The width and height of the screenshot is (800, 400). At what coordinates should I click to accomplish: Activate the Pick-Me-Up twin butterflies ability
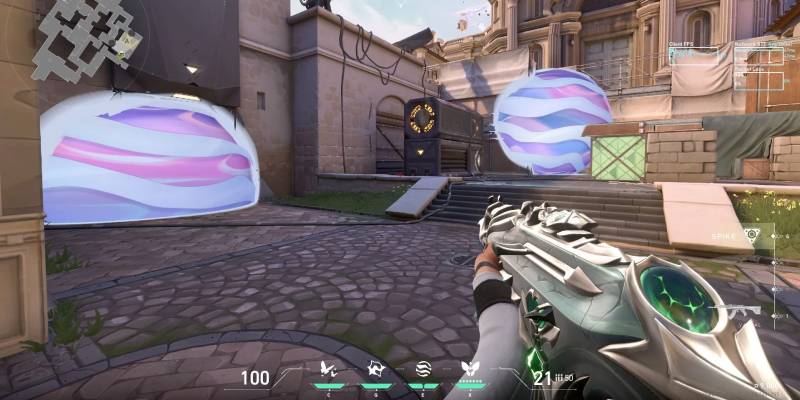pyautogui.click(x=328, y=370)
